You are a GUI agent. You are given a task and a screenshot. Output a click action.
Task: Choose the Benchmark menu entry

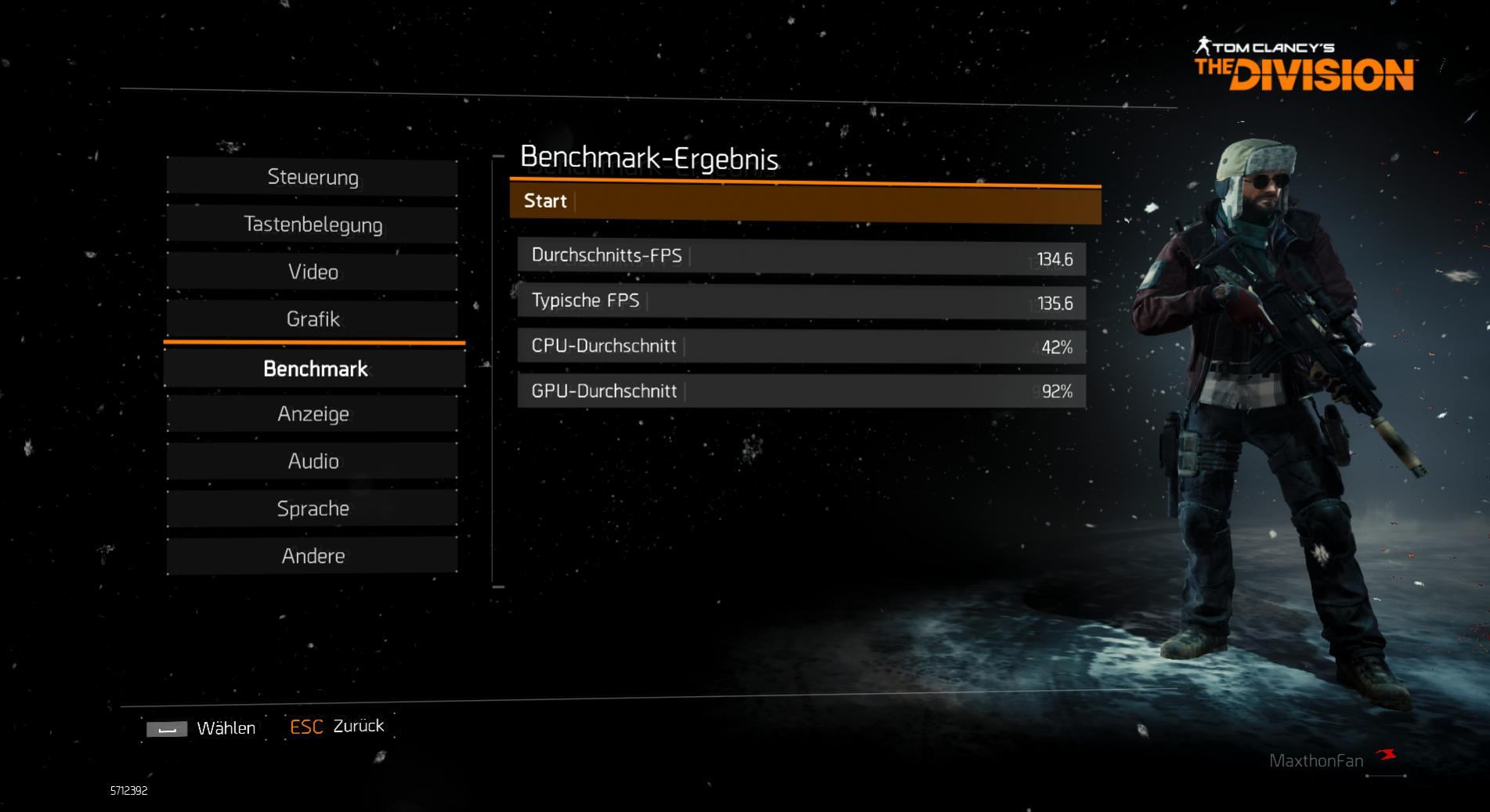click(314, 369)
